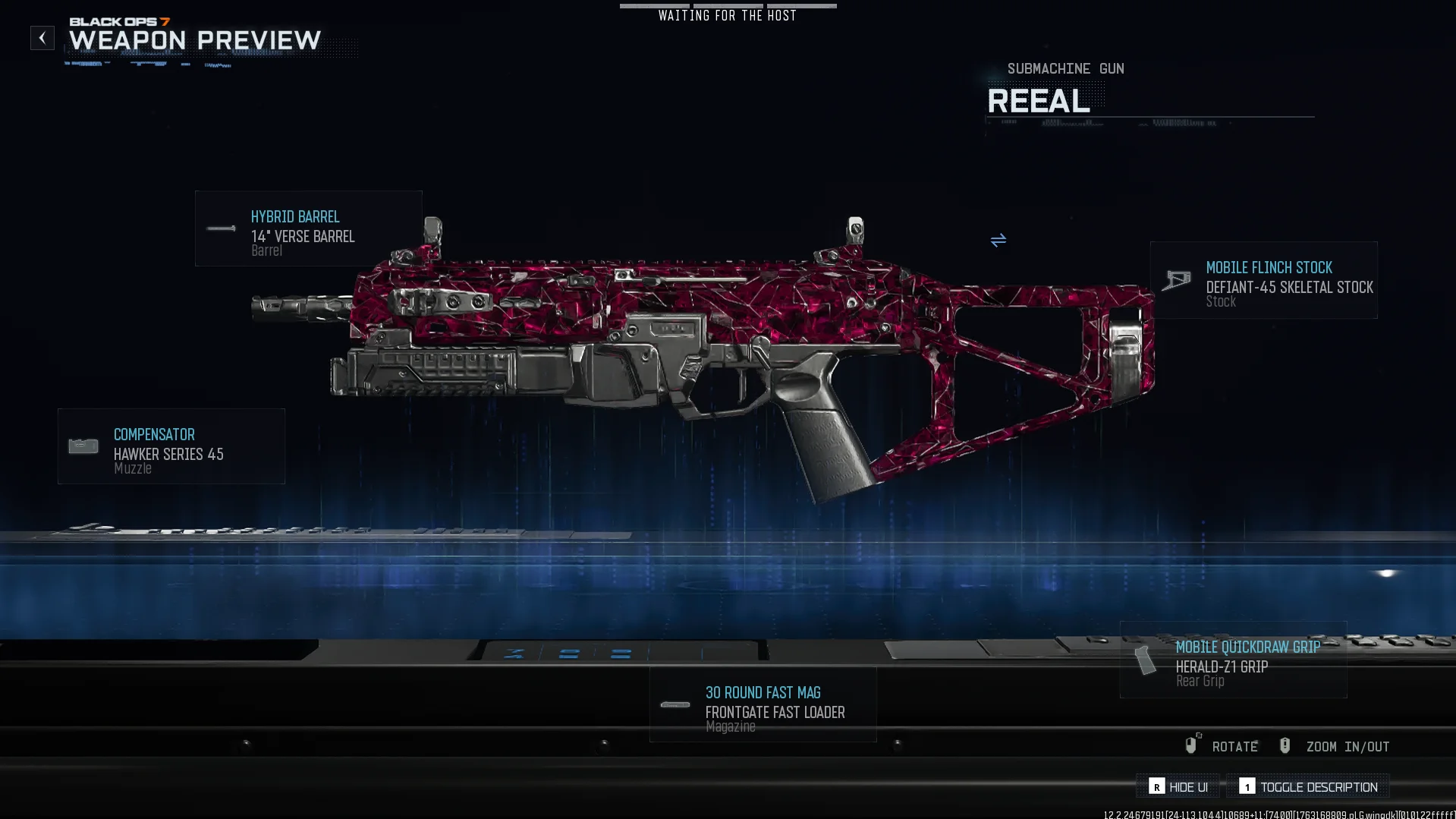The width and height of the screenshot is (1456, 819).
Task: Open the 30 Round Fast Mag attachment
Action: click(763, 704)
